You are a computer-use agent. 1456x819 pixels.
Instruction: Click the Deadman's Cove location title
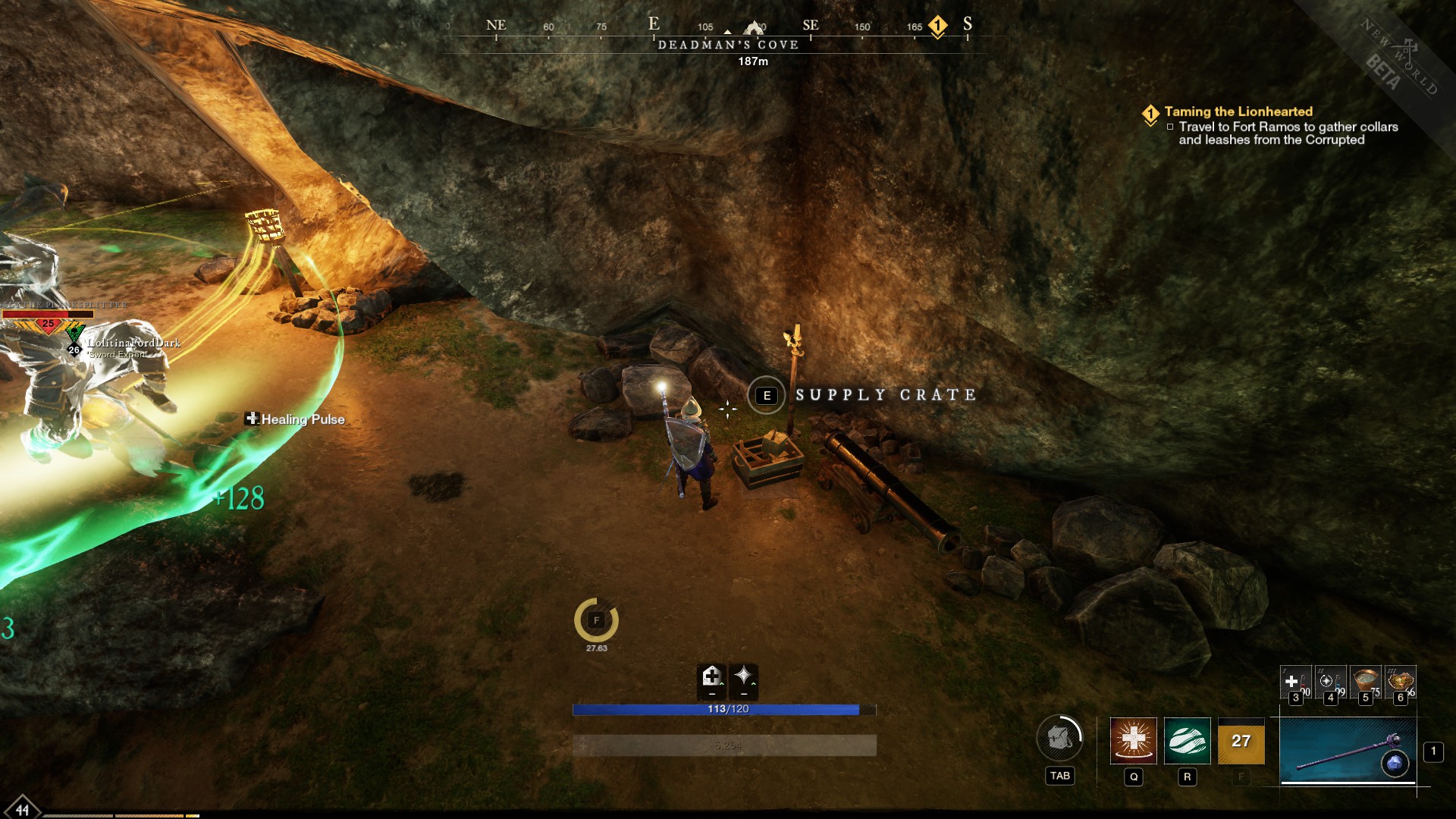tap(727, 44)
